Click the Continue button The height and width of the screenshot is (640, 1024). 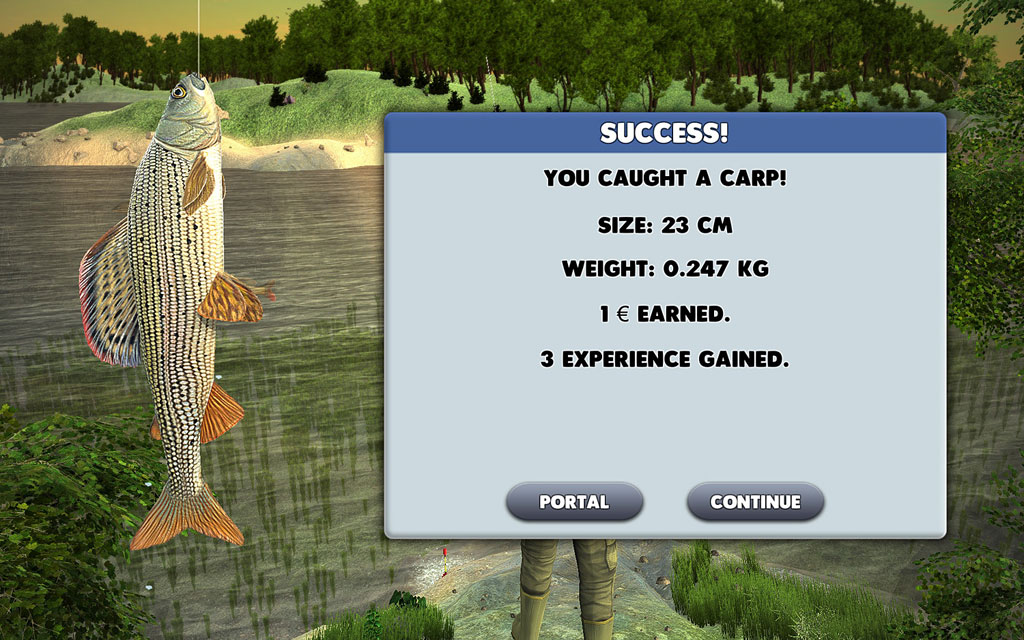click(755, 502)
